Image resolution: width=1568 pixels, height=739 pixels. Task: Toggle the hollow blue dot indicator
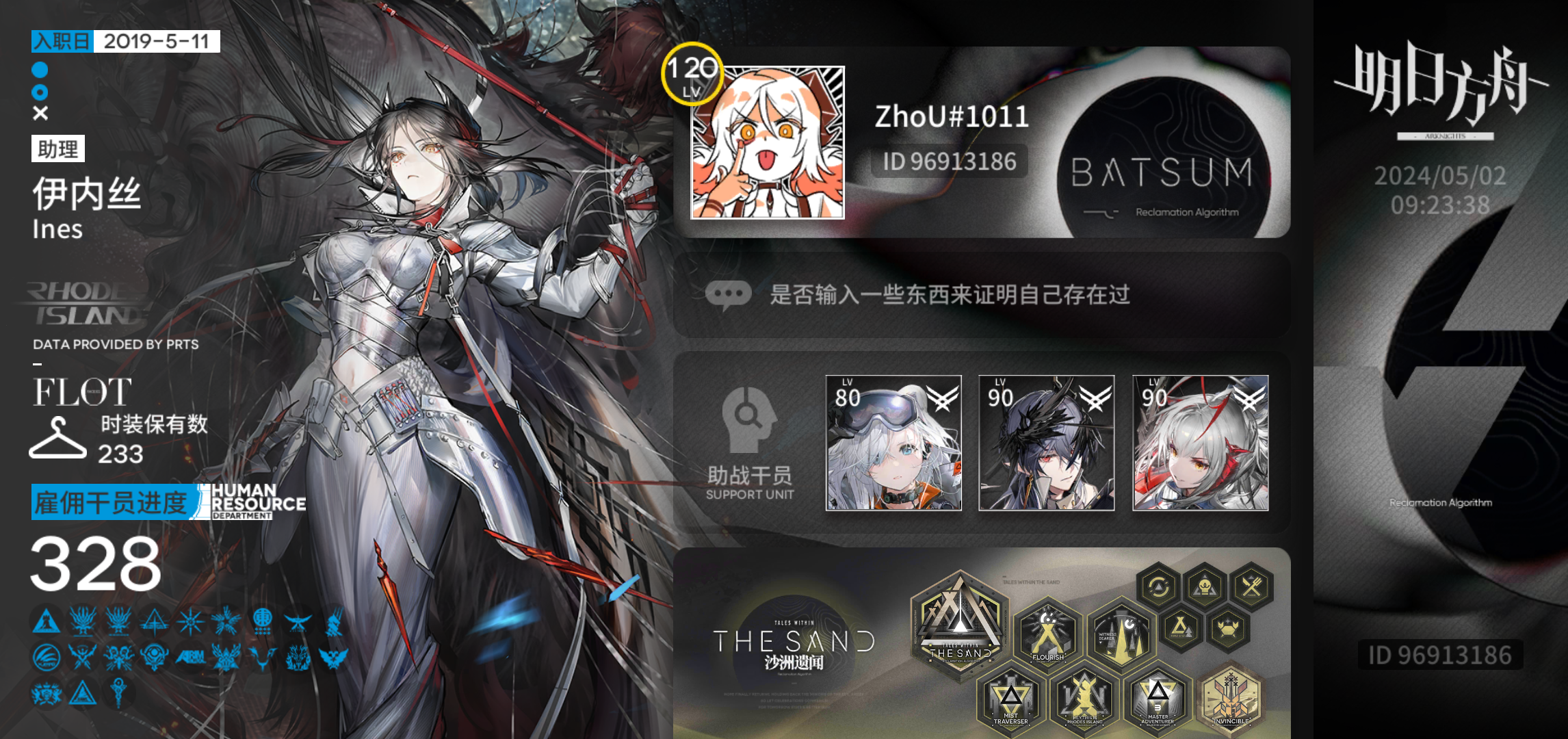[38, 91]
